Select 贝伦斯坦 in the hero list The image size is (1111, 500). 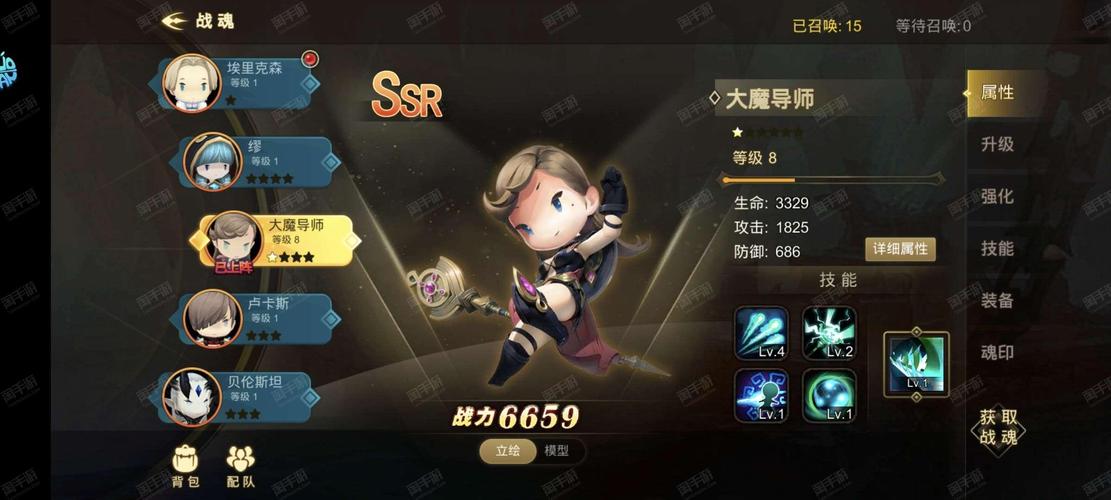click(x=240, y=396)
